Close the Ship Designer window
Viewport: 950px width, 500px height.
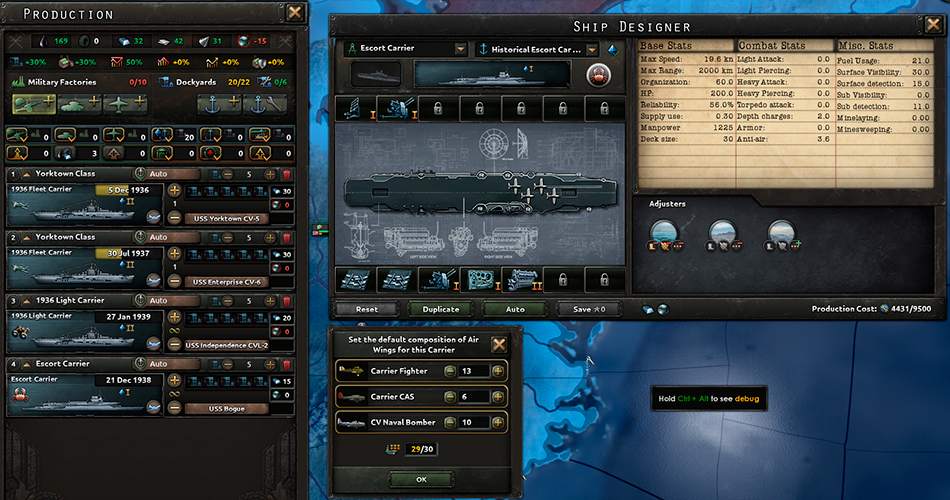(931, 25)
